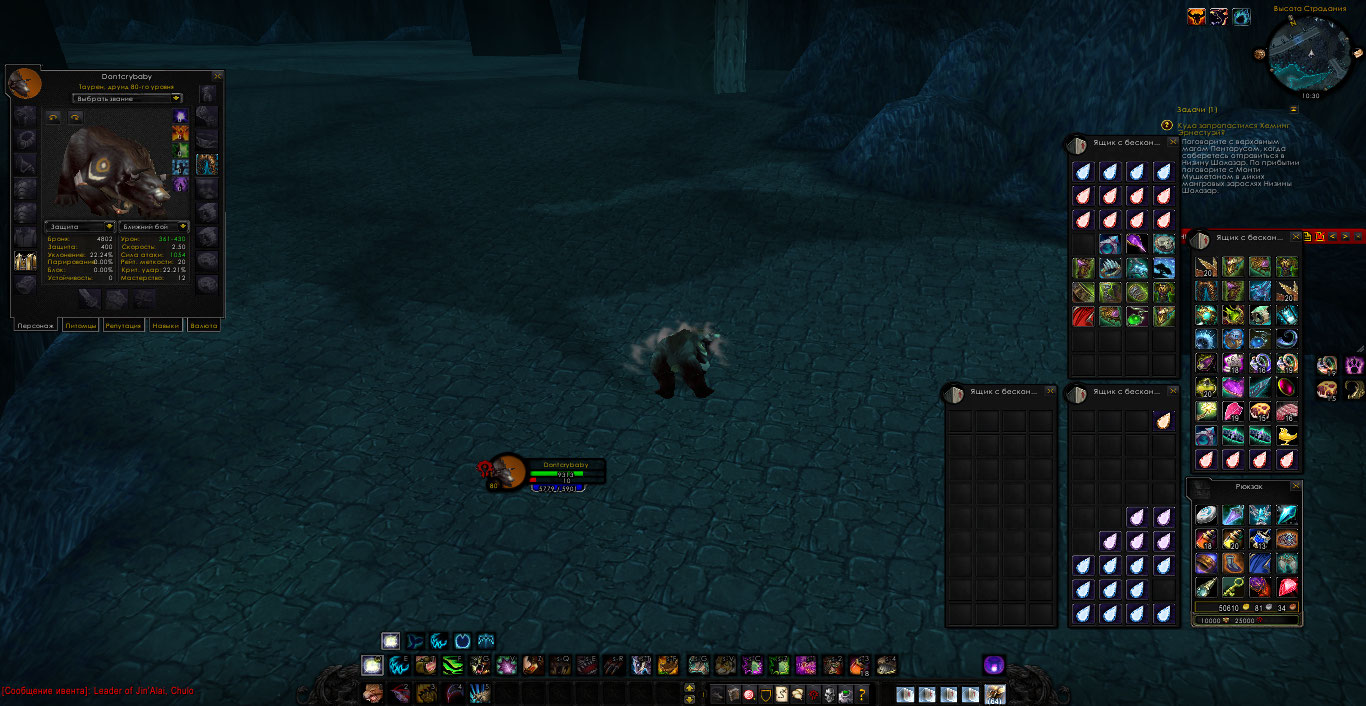Image resolution: width=1366 pixels, height=706 pixels.
Task: Open the Репутация tab
Action: (x=125, y=325)
